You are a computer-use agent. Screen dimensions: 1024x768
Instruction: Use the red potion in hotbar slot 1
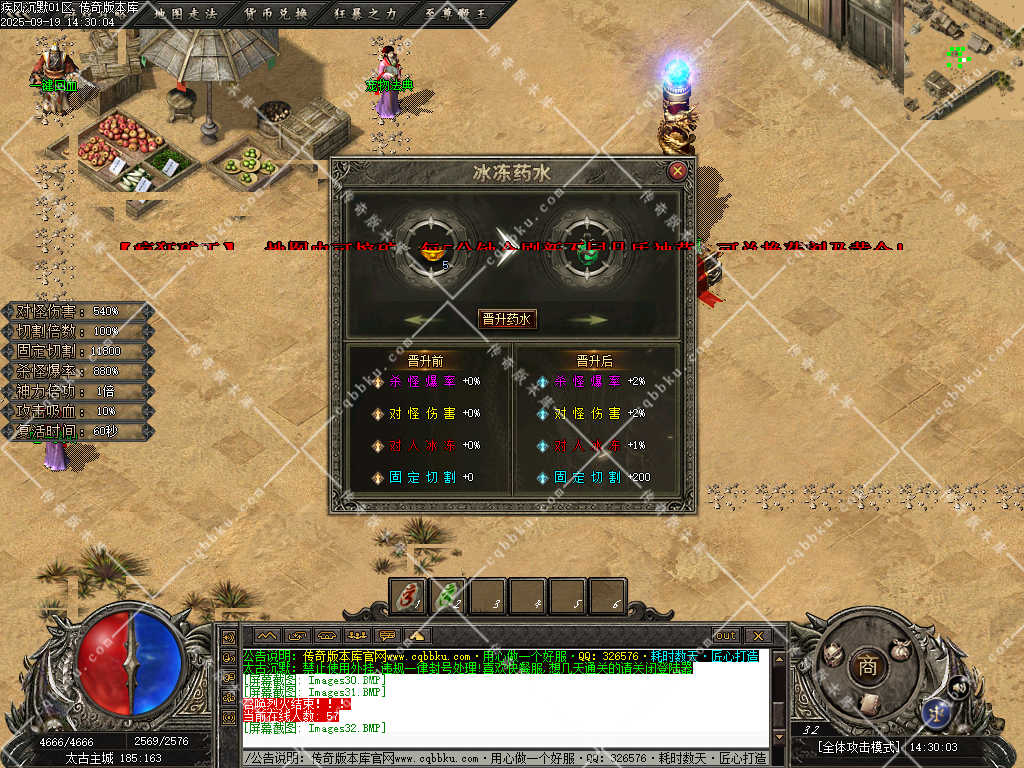(x=408, y=596)
